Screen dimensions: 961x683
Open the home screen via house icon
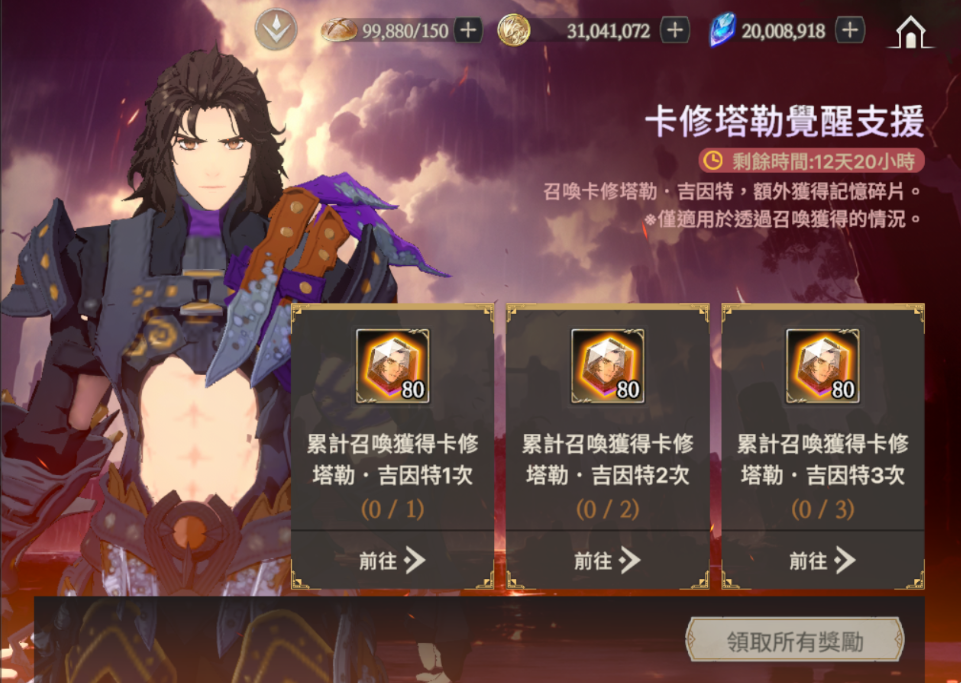pos(910,31)
